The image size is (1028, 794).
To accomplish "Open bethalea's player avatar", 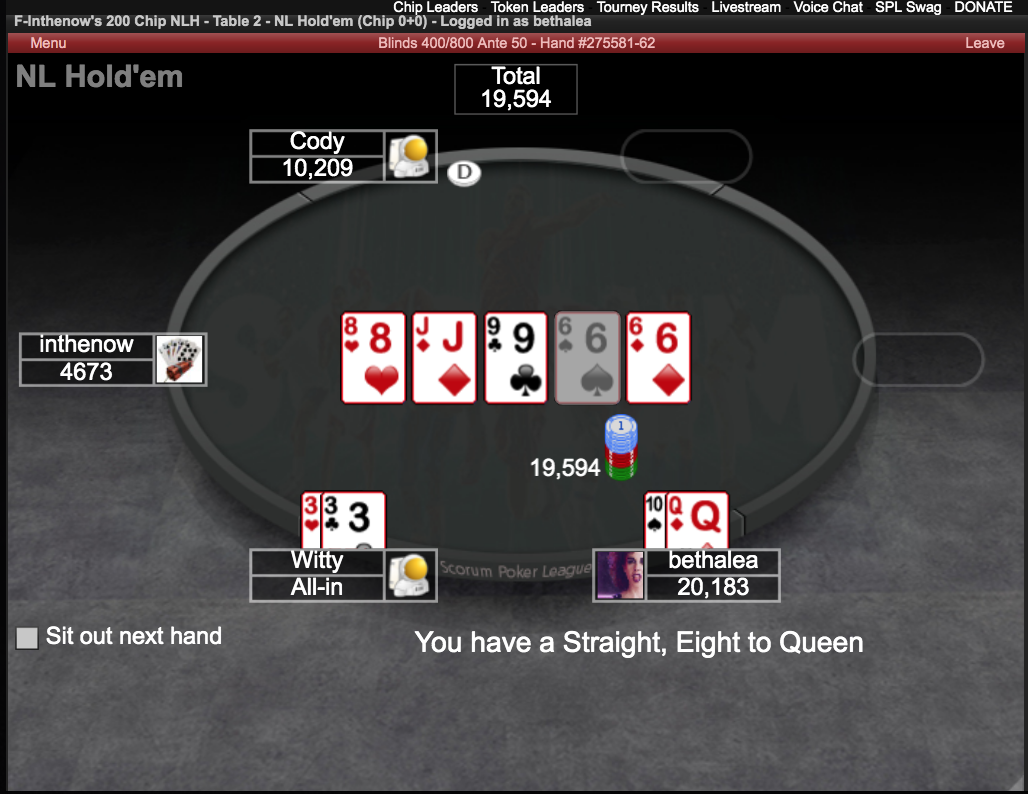I will pos(619,575).
